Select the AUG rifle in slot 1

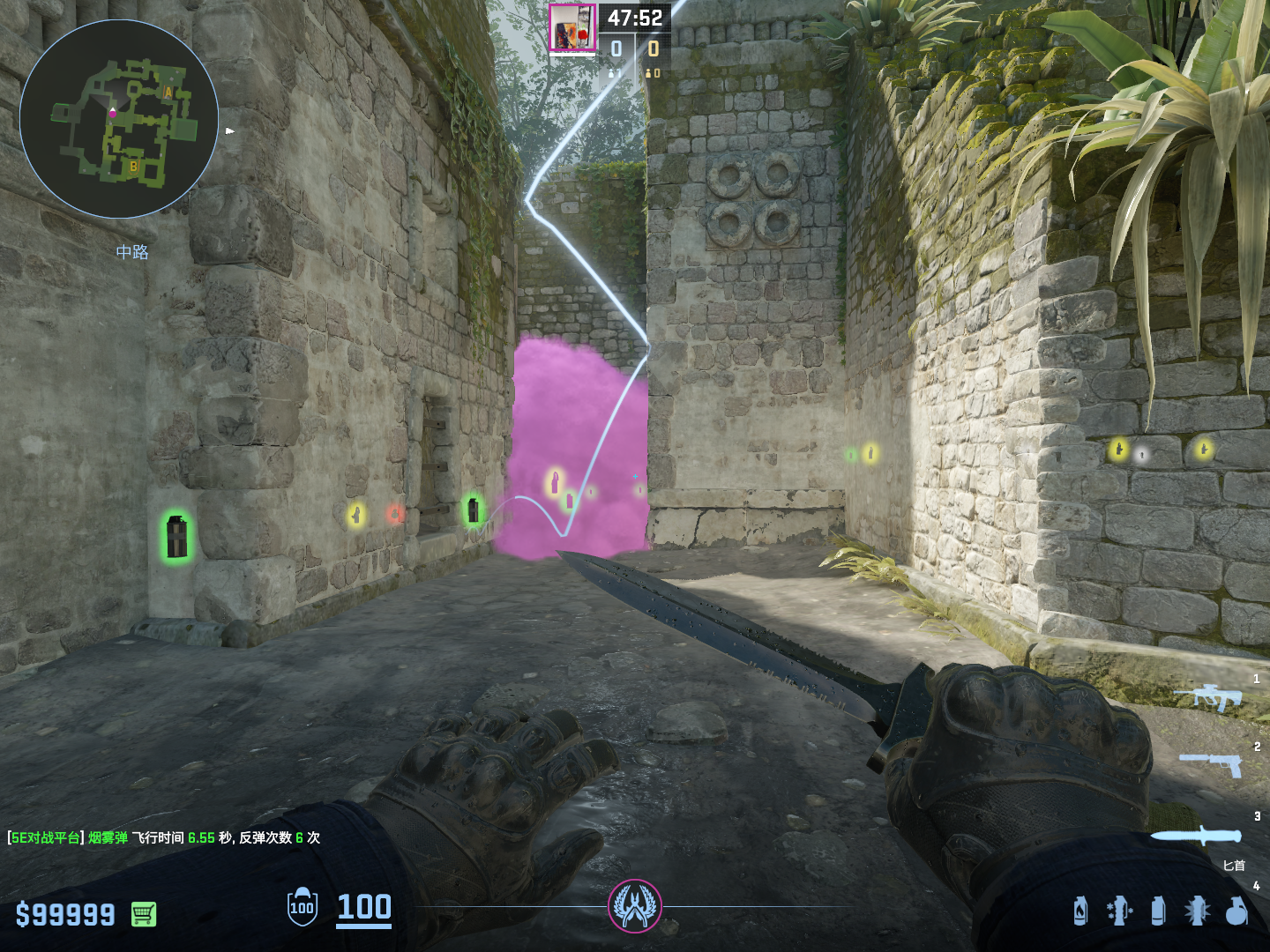click(x=1208, y=697)
